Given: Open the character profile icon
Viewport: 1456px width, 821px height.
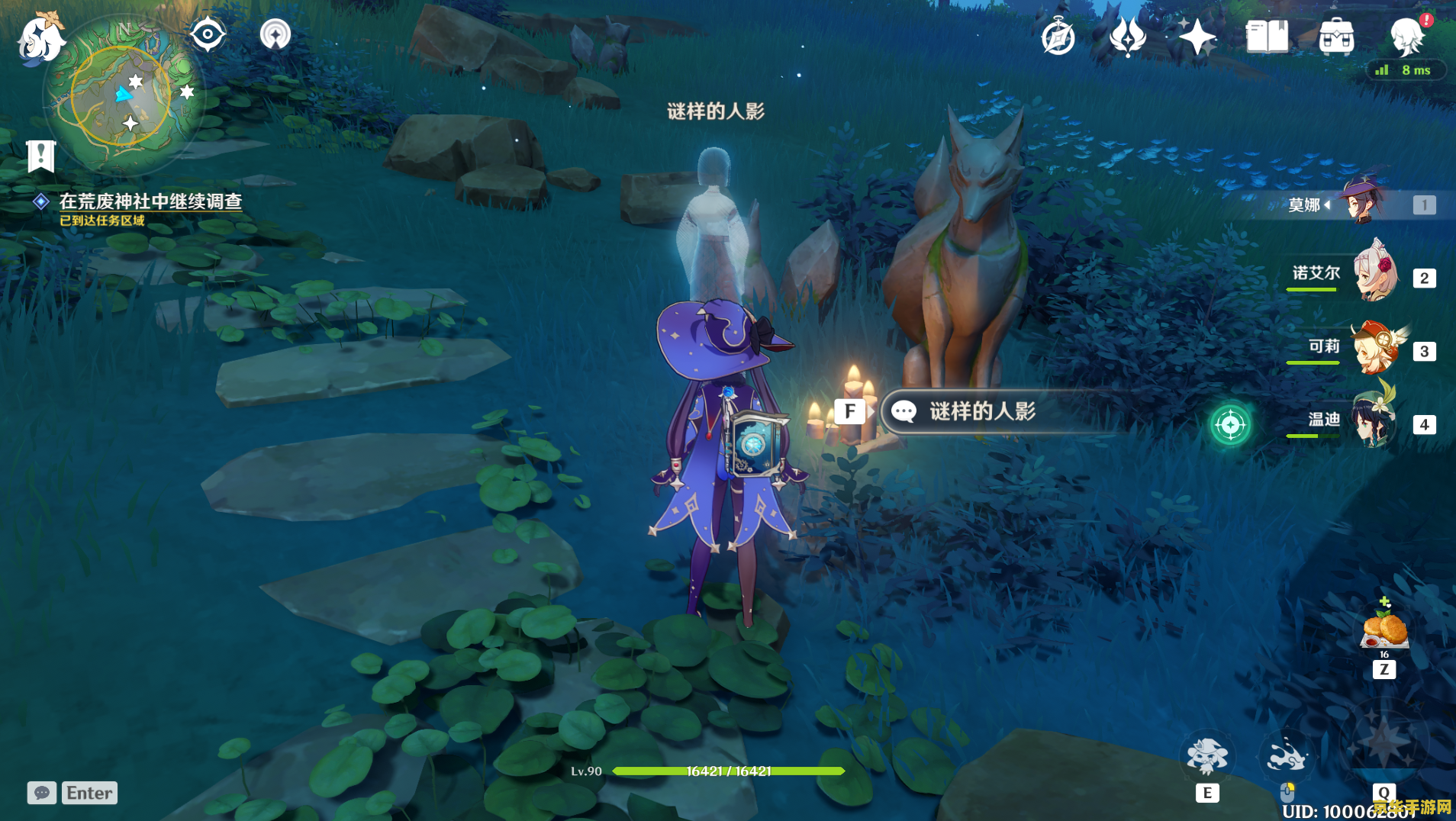Looking at the screenshot, I should [x=1406, y=37].
